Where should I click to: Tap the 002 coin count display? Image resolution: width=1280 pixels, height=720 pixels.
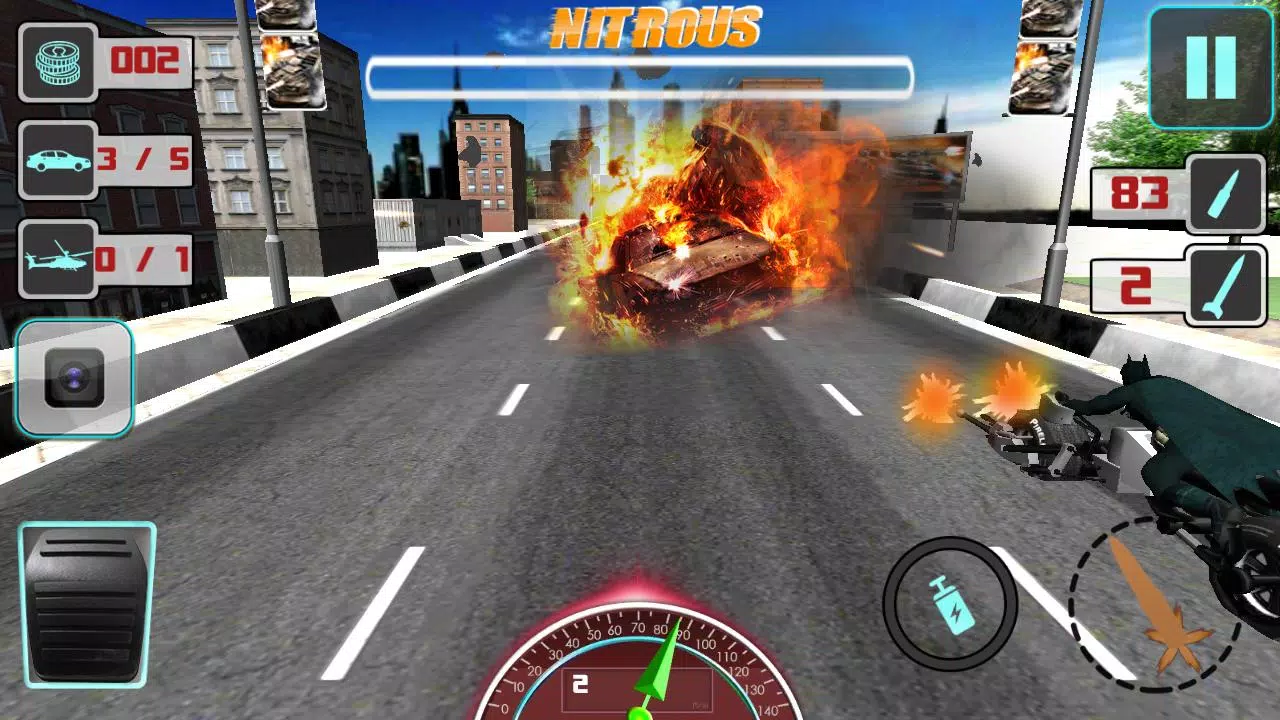145,60
